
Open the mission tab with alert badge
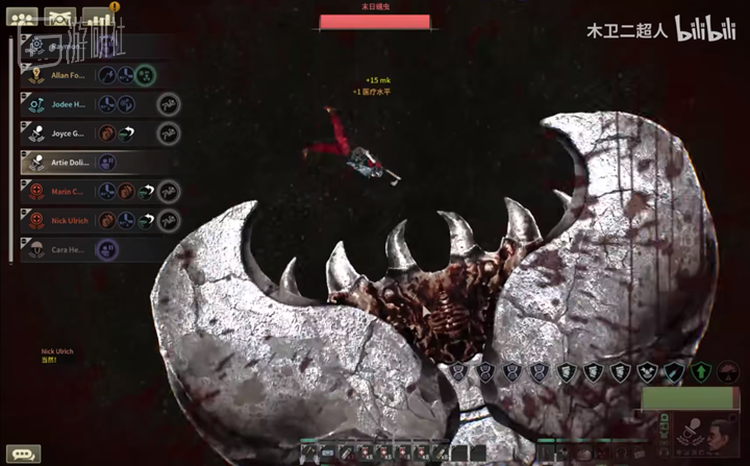pos(98,17)
